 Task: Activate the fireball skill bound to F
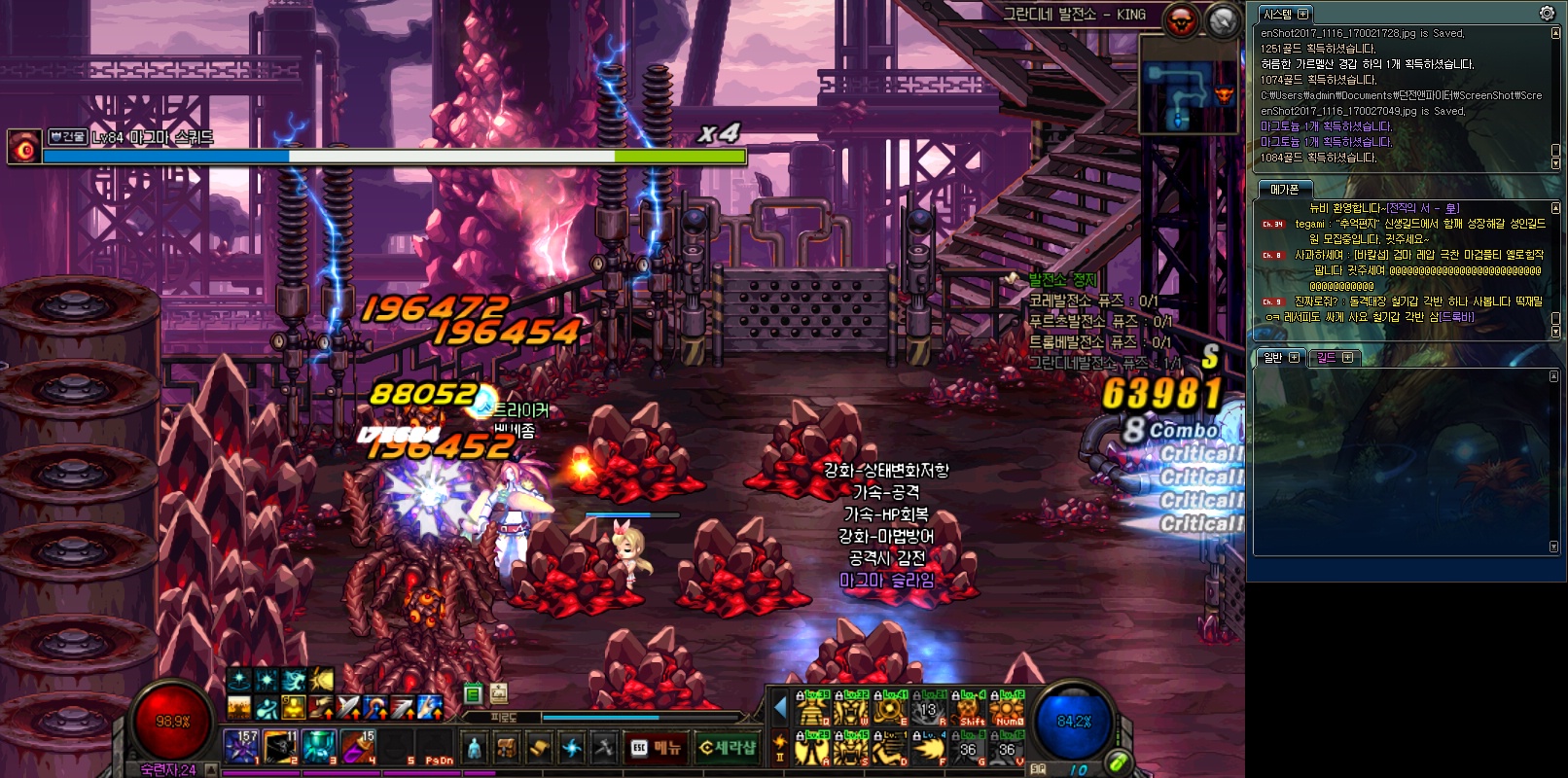(x=929, y=748)
